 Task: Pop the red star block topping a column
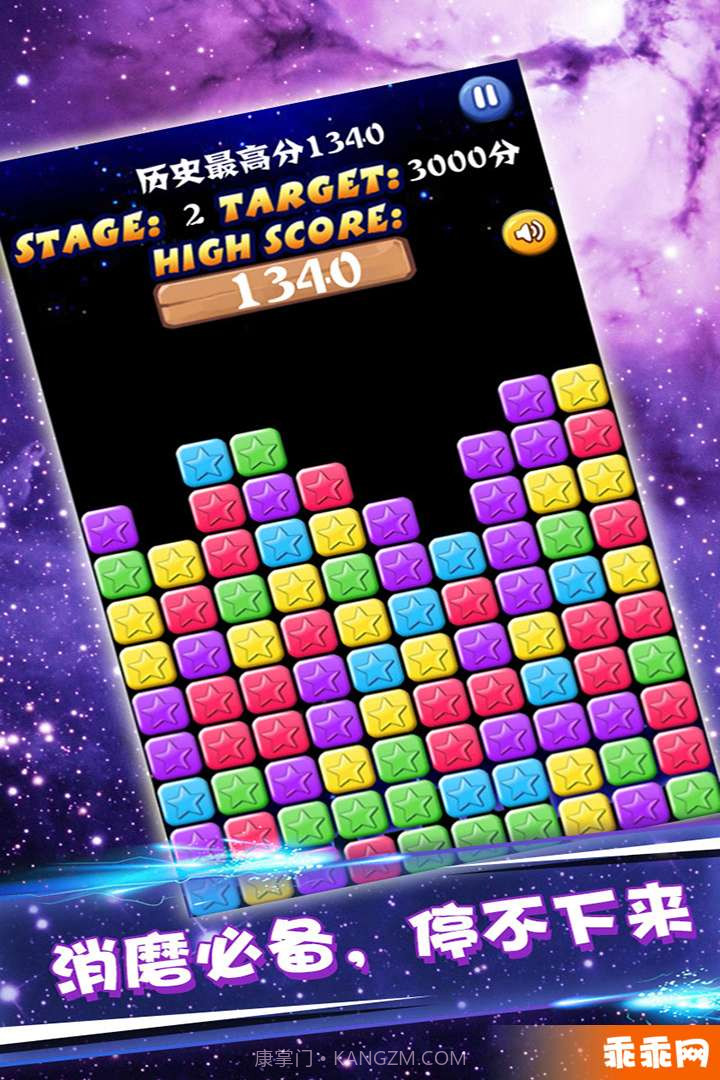click(325, 486)
